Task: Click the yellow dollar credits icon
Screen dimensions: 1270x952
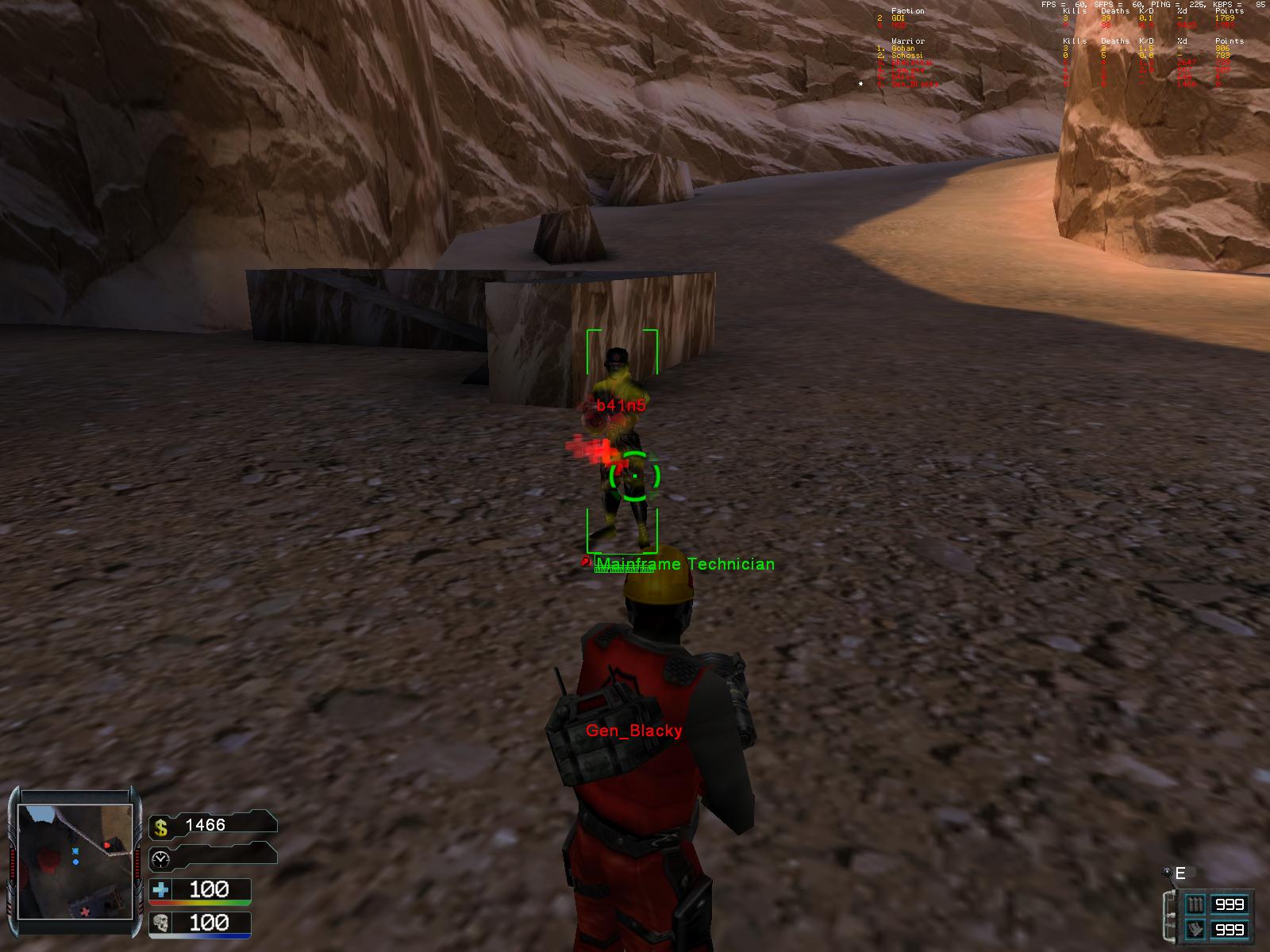Action: pos(161,827)
